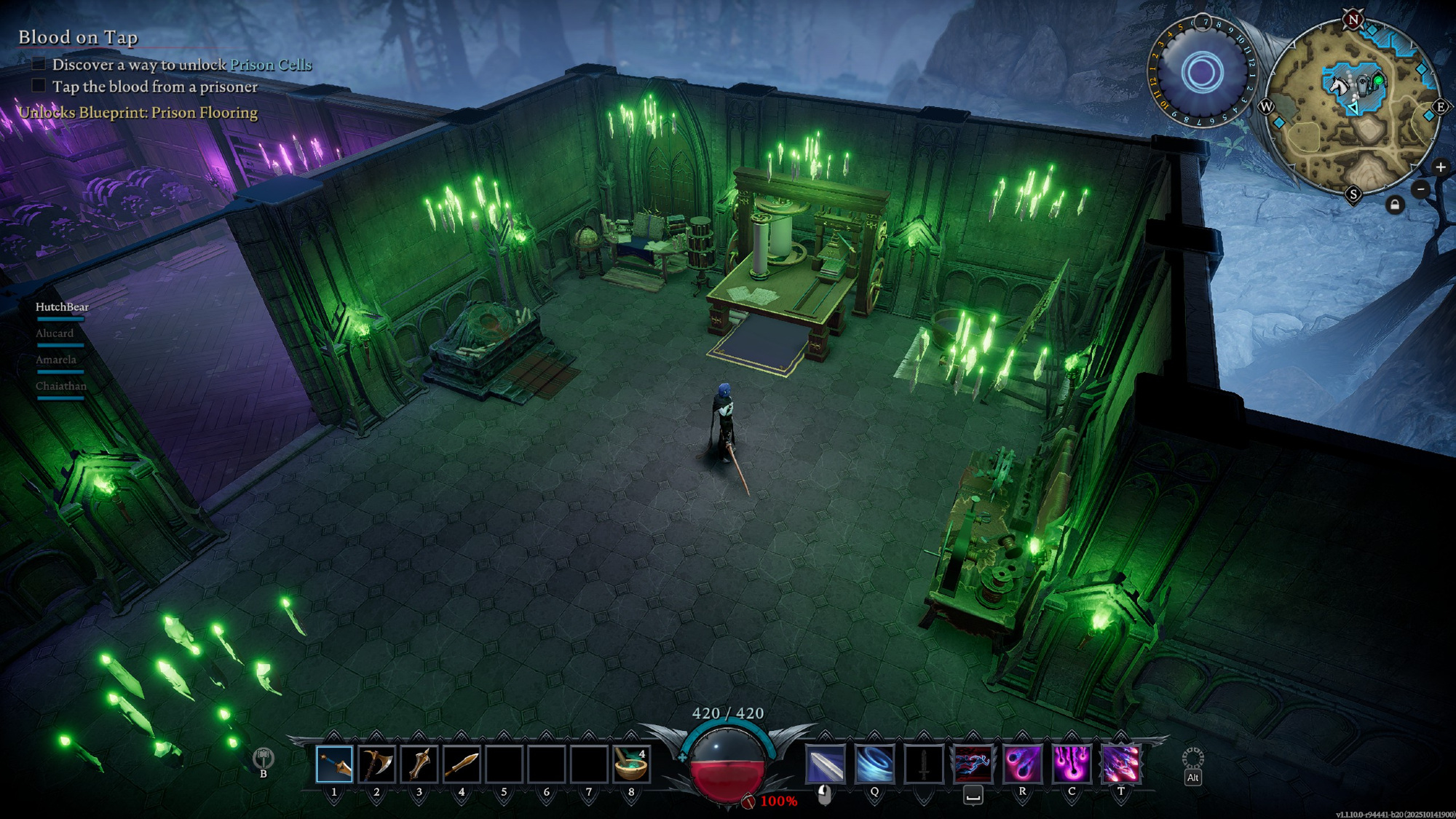Open the Blood on Tap quest tracker
Screen dimensions: 1456x819
point(78,38)
